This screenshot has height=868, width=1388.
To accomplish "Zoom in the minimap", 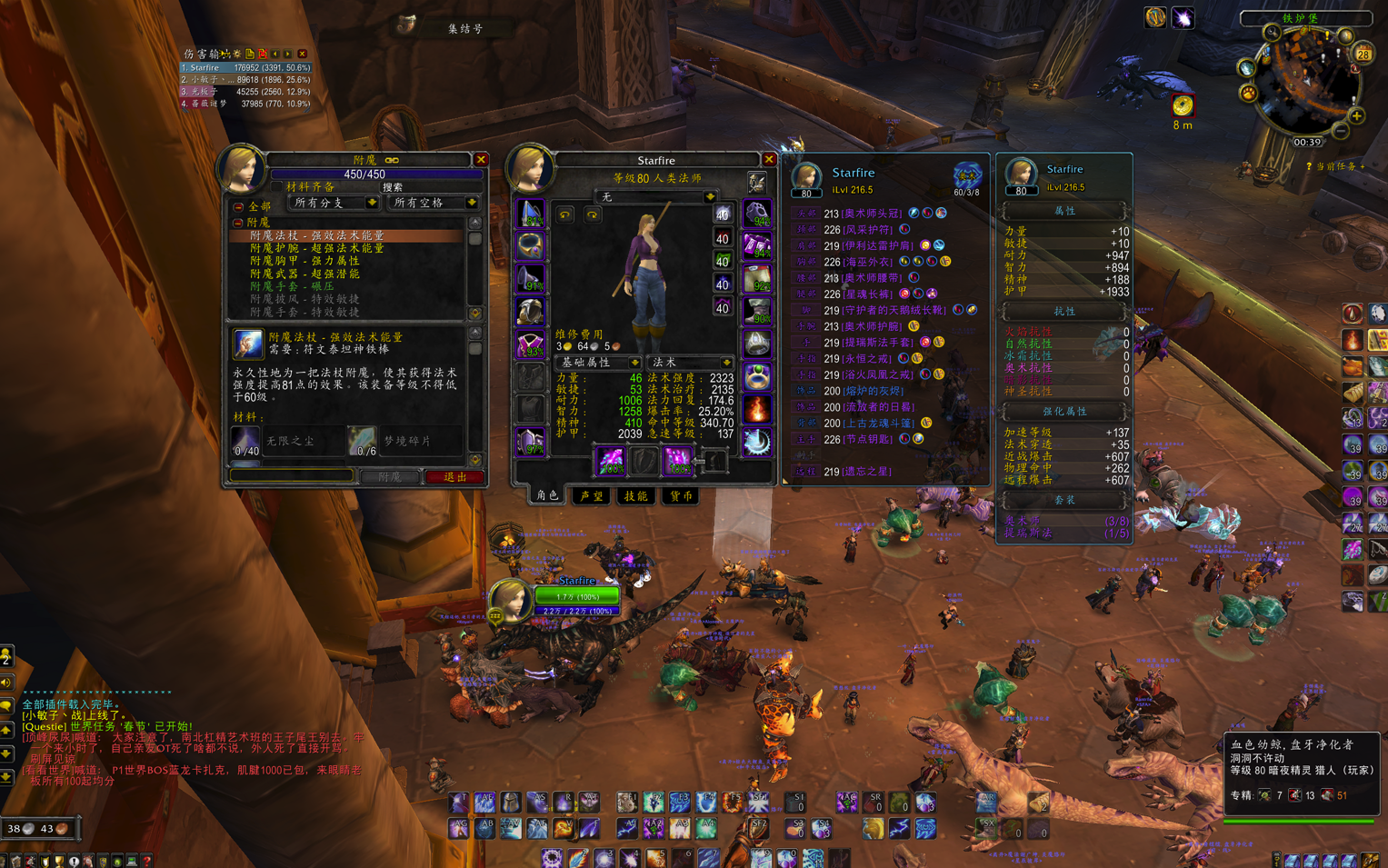I will pos(1356,116).
